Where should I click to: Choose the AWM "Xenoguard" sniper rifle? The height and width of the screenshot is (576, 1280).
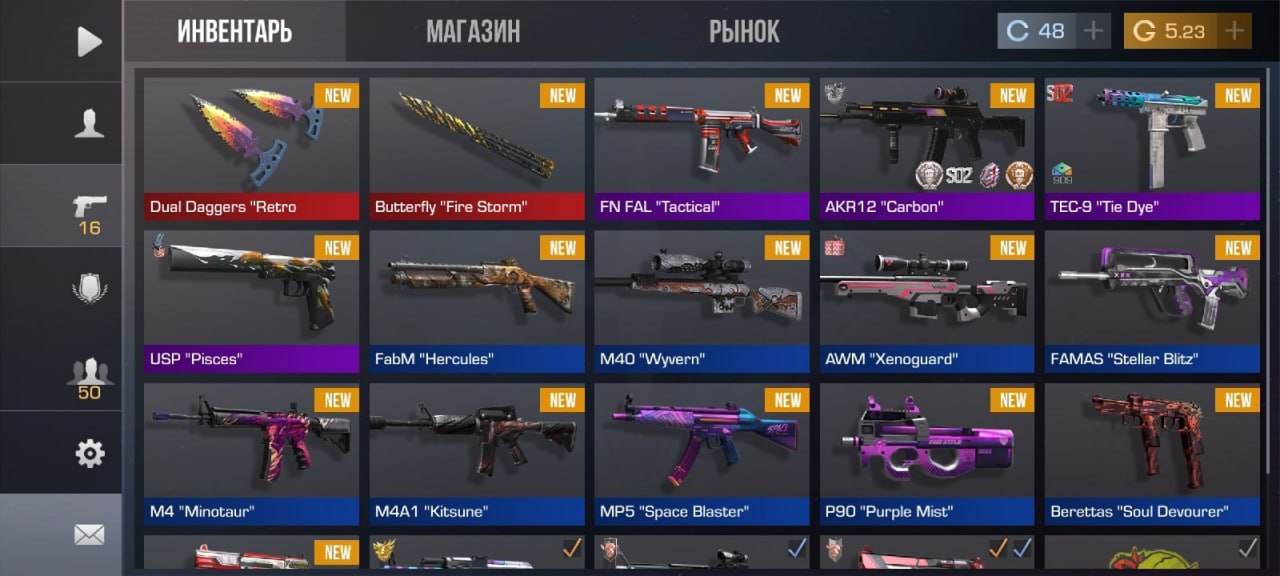click(x=927, y=301)
